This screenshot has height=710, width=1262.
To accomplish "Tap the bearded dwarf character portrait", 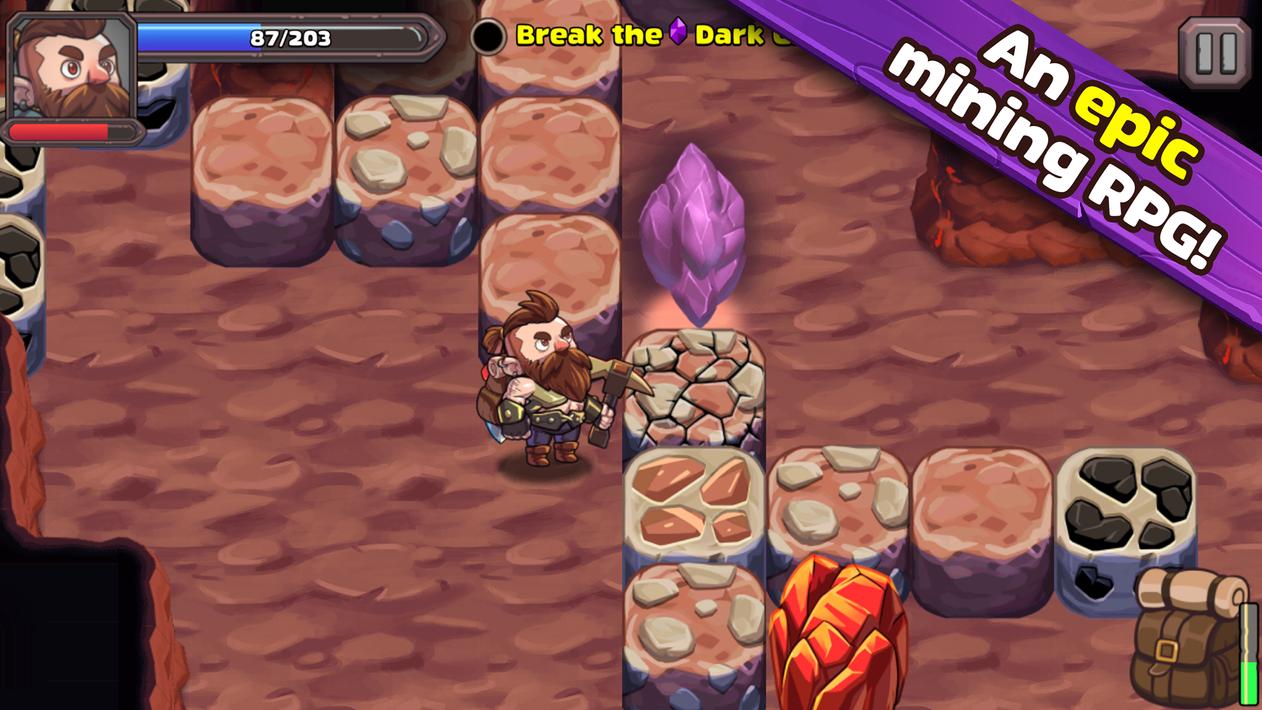I will [72, 66].
